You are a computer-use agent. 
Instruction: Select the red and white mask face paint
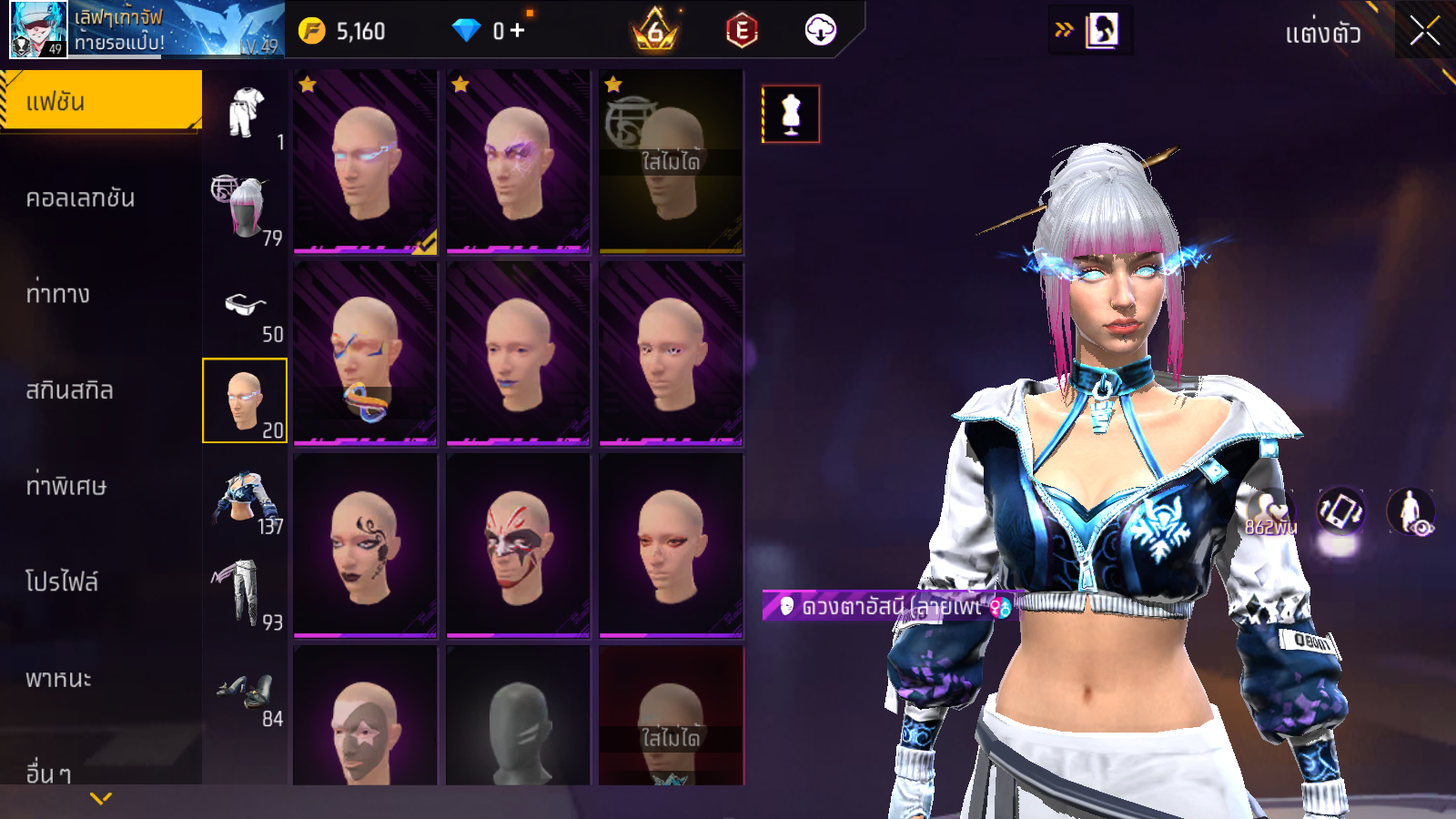click(x=518, y=546)
